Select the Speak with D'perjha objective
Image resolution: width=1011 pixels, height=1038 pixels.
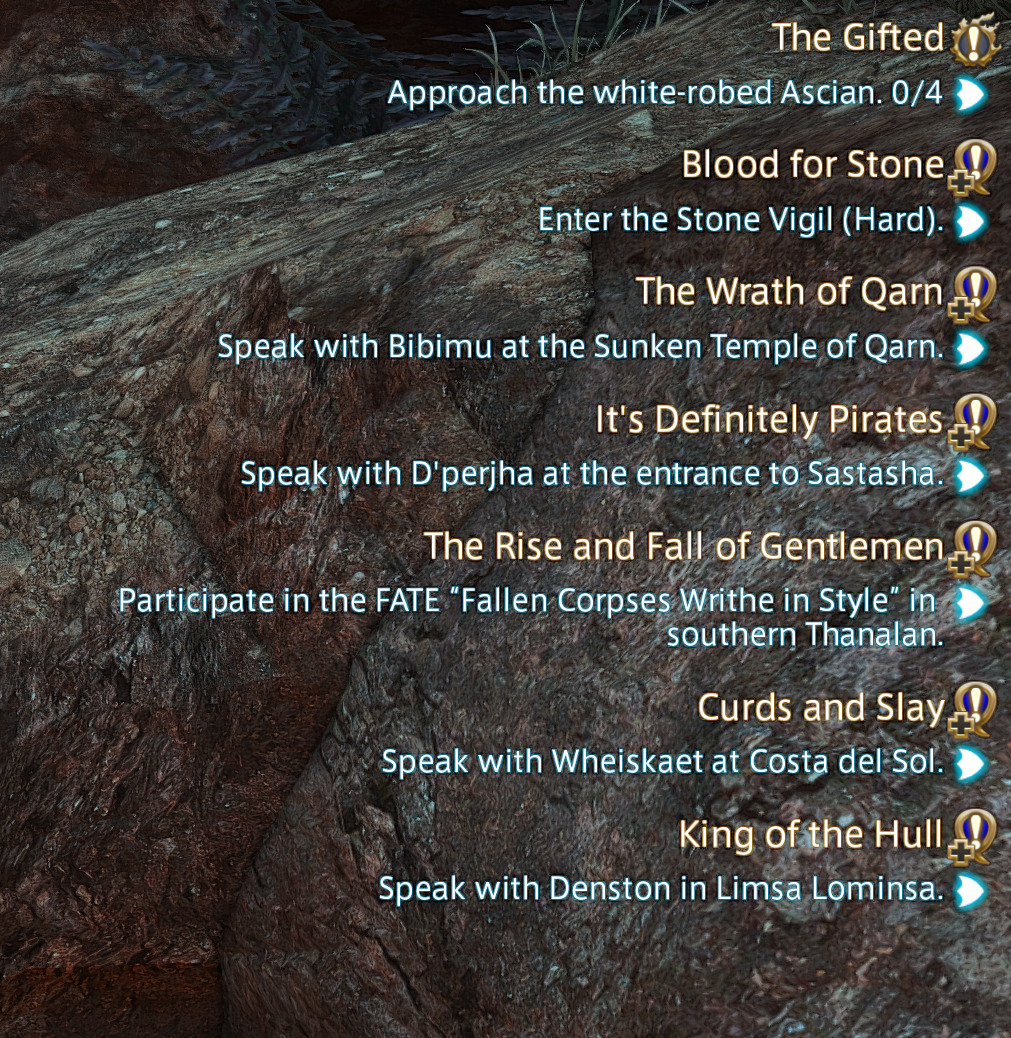point(592,474)
